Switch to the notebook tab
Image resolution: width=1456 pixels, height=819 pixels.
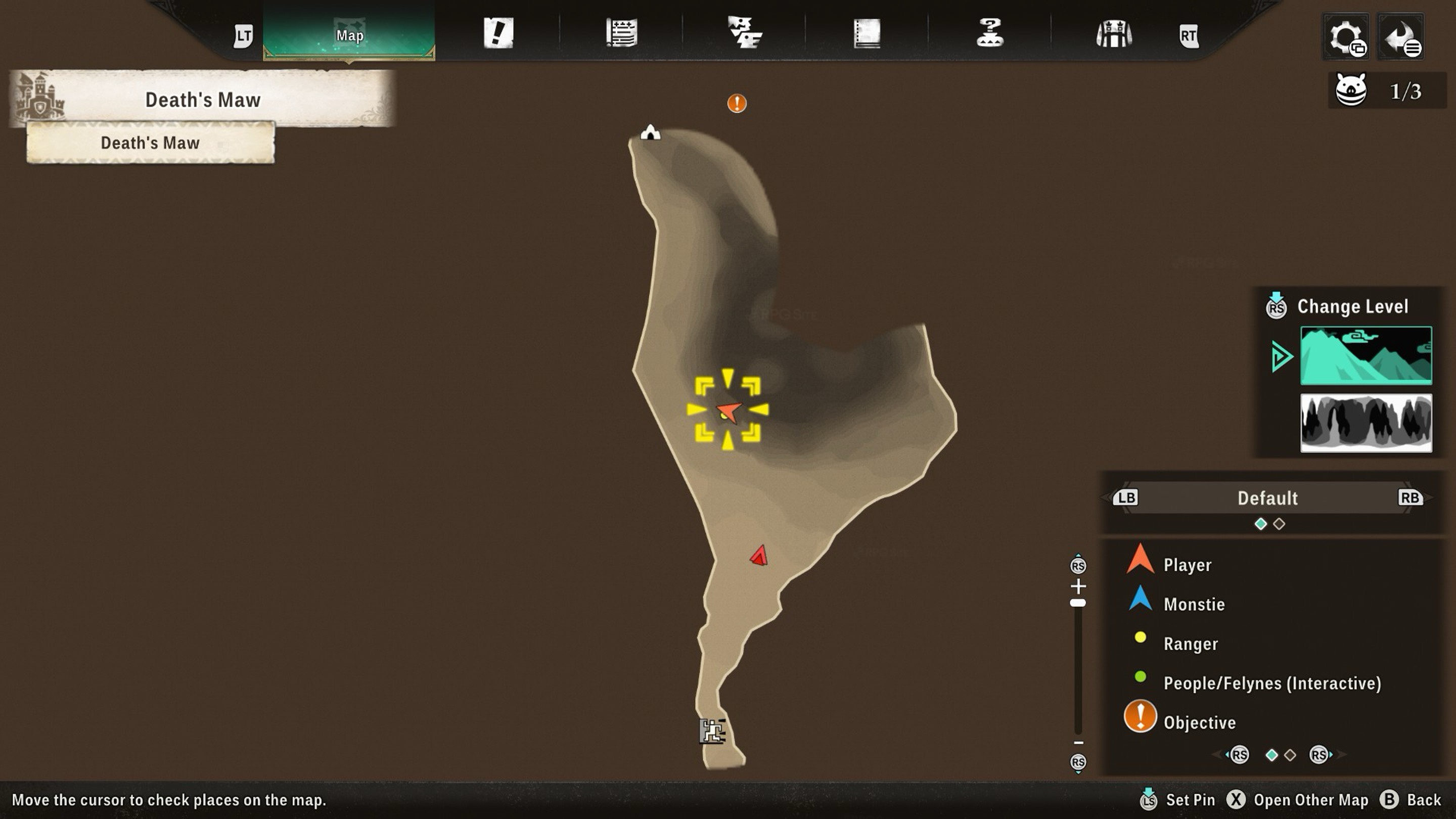coord(867,33)
